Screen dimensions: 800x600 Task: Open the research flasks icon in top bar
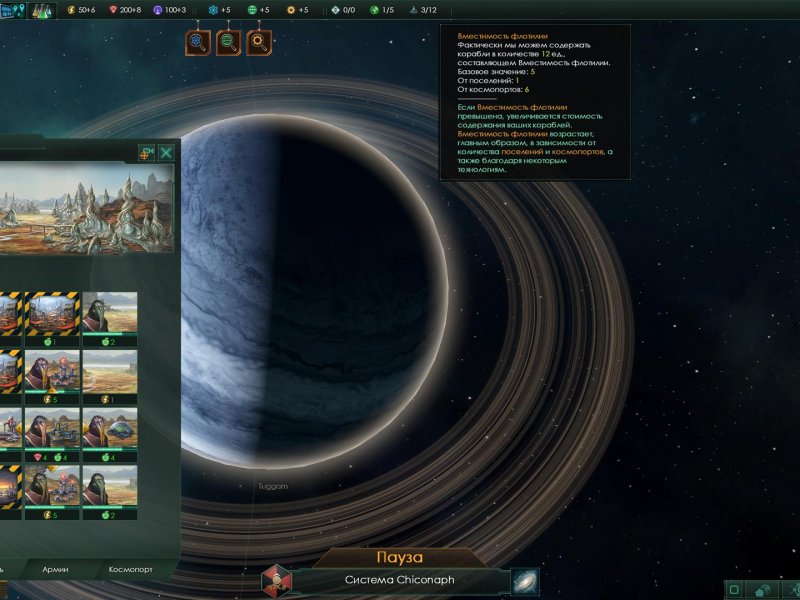pos(43,10)
